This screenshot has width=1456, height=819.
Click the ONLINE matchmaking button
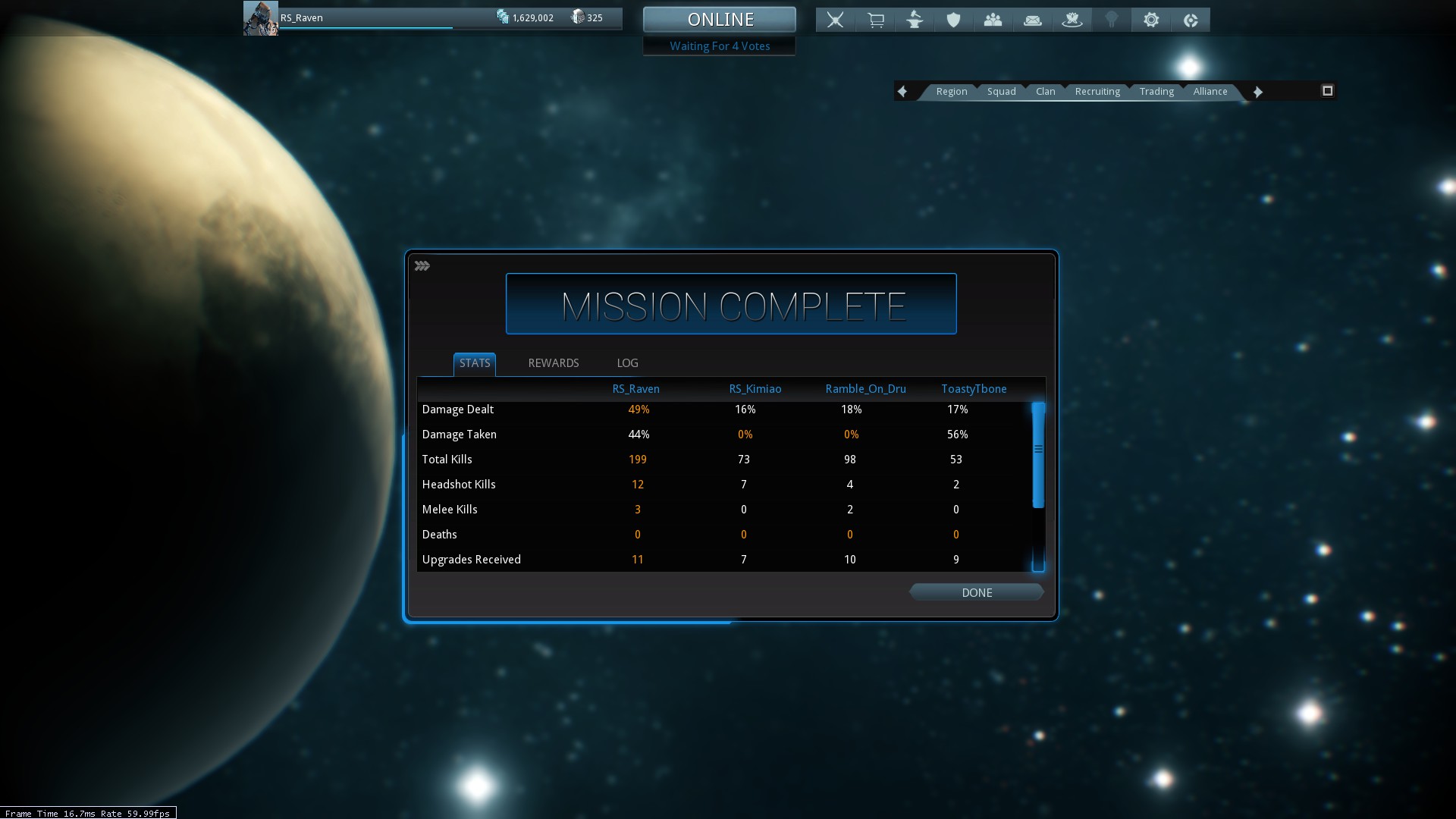click(x=720, y=20)
